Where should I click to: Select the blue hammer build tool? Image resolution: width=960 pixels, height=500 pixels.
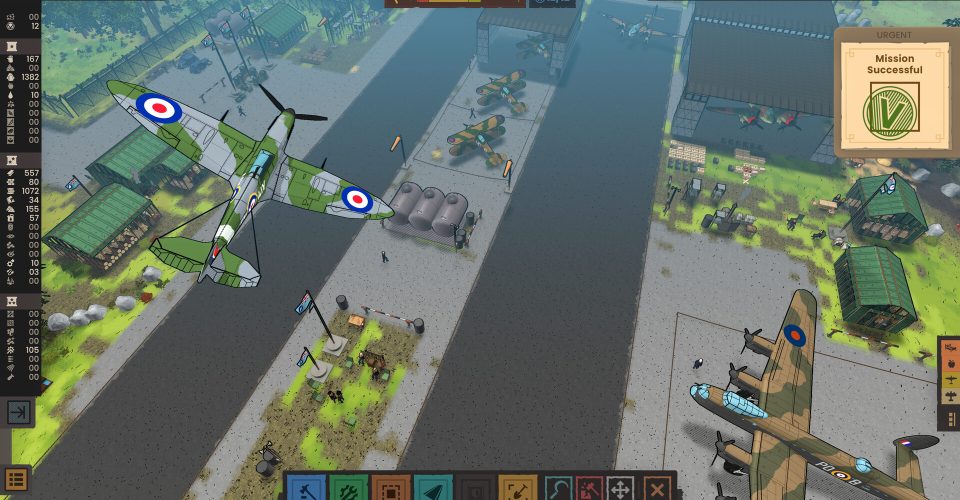pyautogui.click(x=305, y=489)
